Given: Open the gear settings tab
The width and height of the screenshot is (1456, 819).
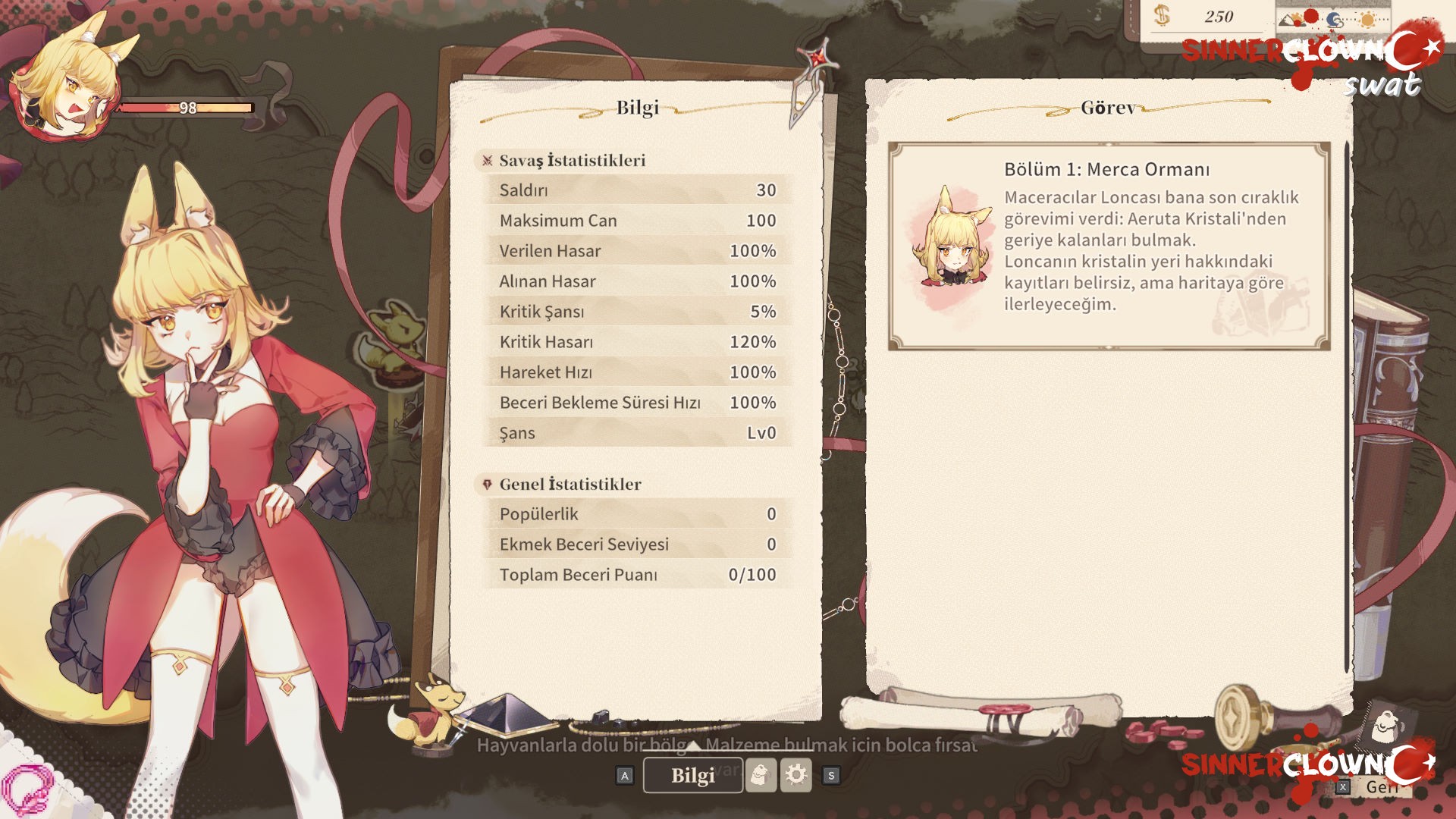Looking at the screenshot, I should [796, 775].
